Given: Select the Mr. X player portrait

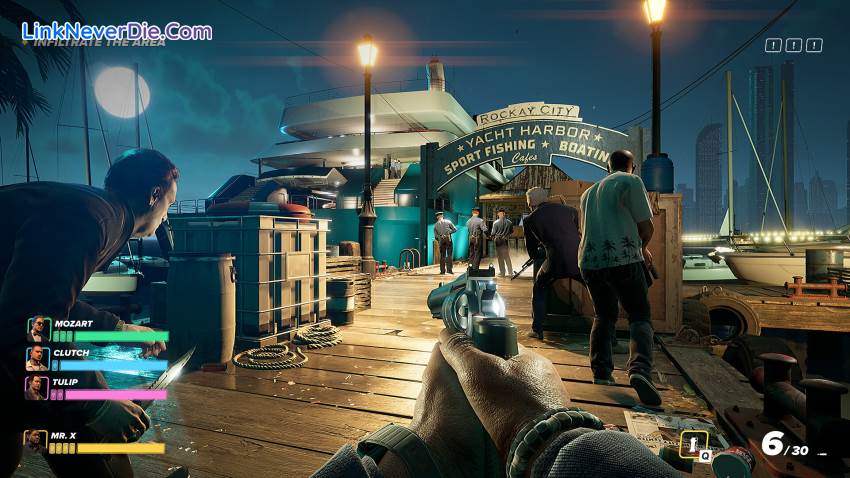Looking at the screenshot, I should coord(36,441).
